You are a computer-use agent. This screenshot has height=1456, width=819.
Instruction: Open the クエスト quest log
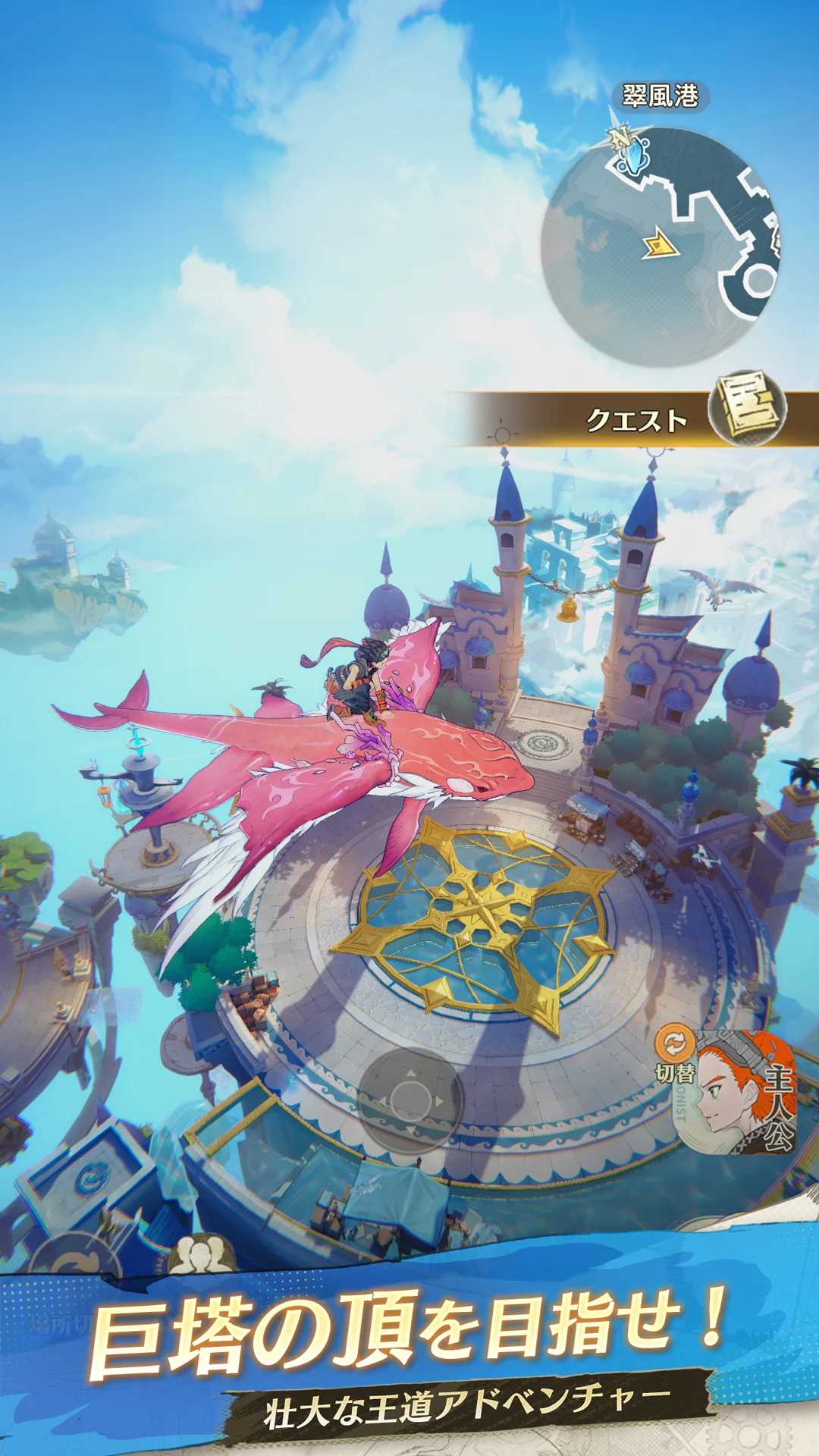tap(635, 419)
